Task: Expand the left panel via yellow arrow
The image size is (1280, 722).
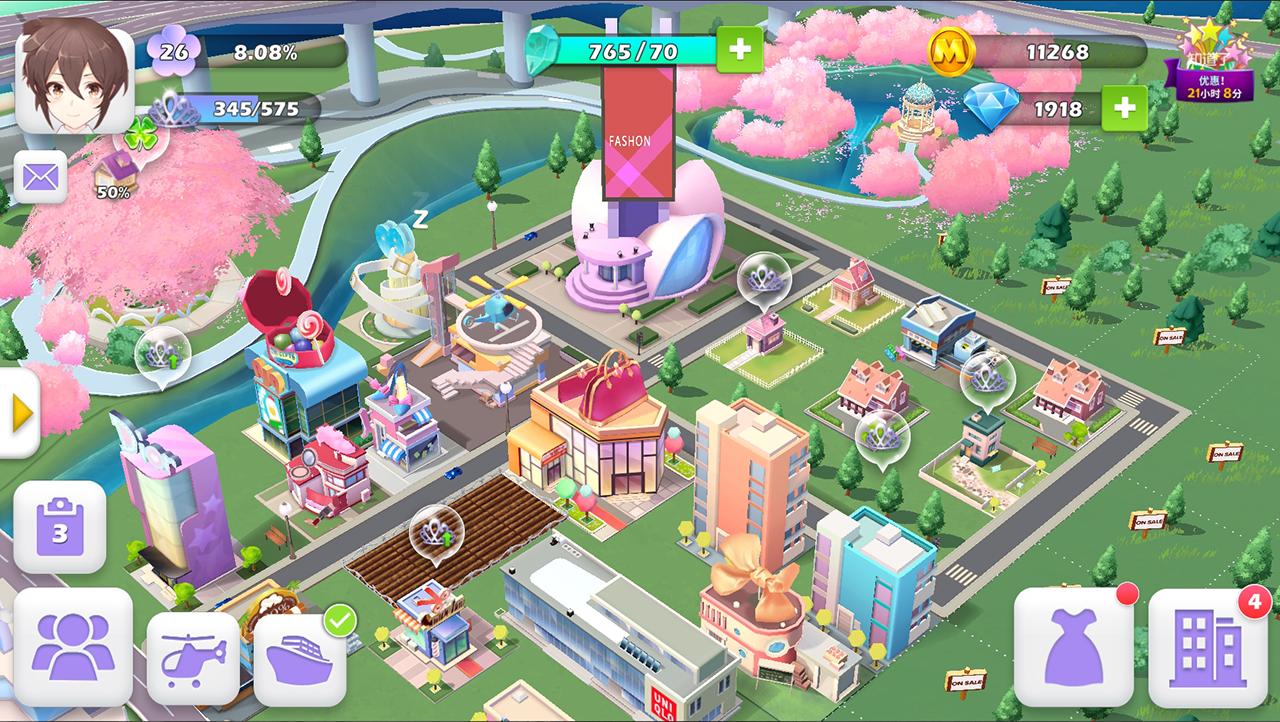Action: coord(18,410)
